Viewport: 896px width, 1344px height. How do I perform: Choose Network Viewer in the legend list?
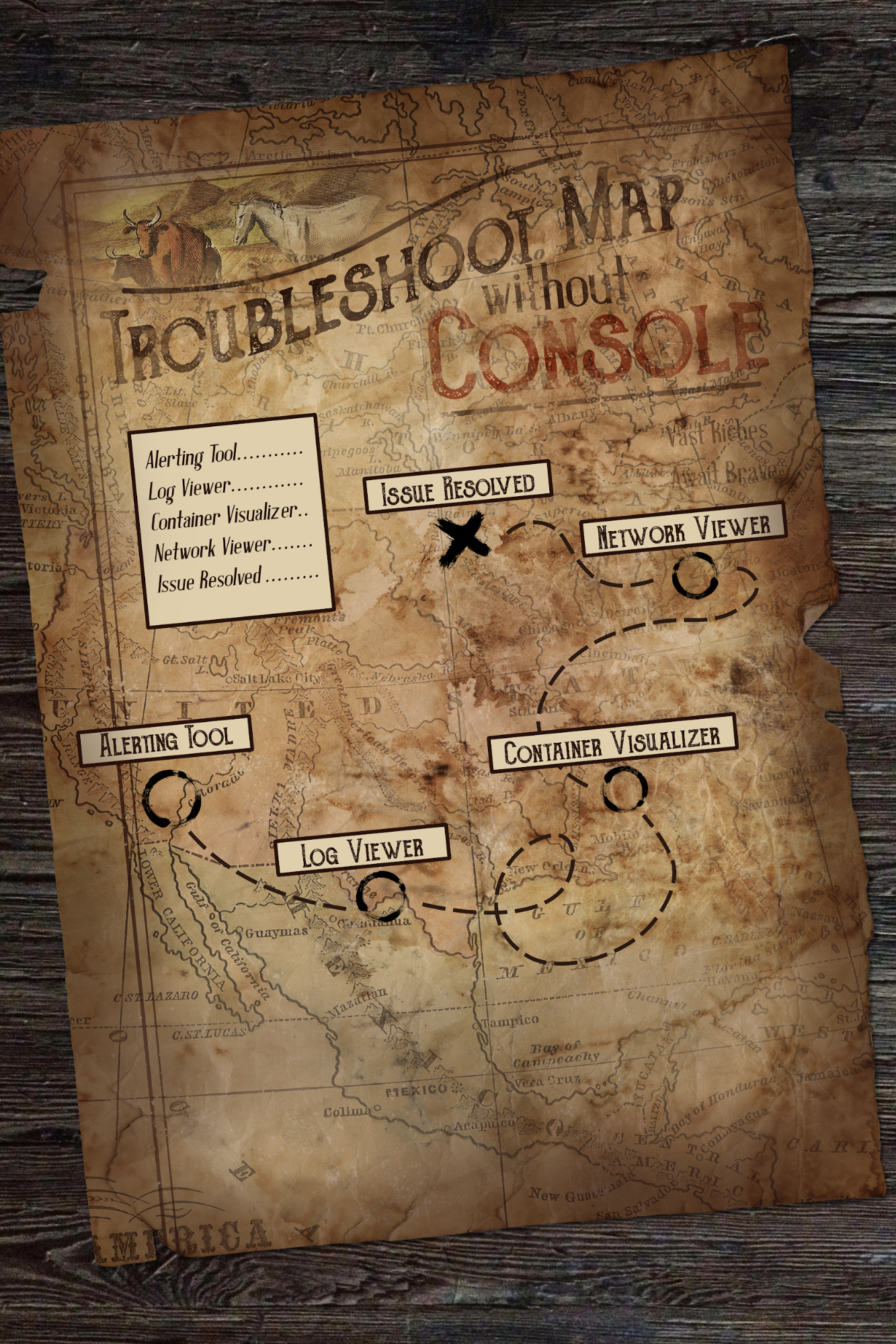point(233,548)
